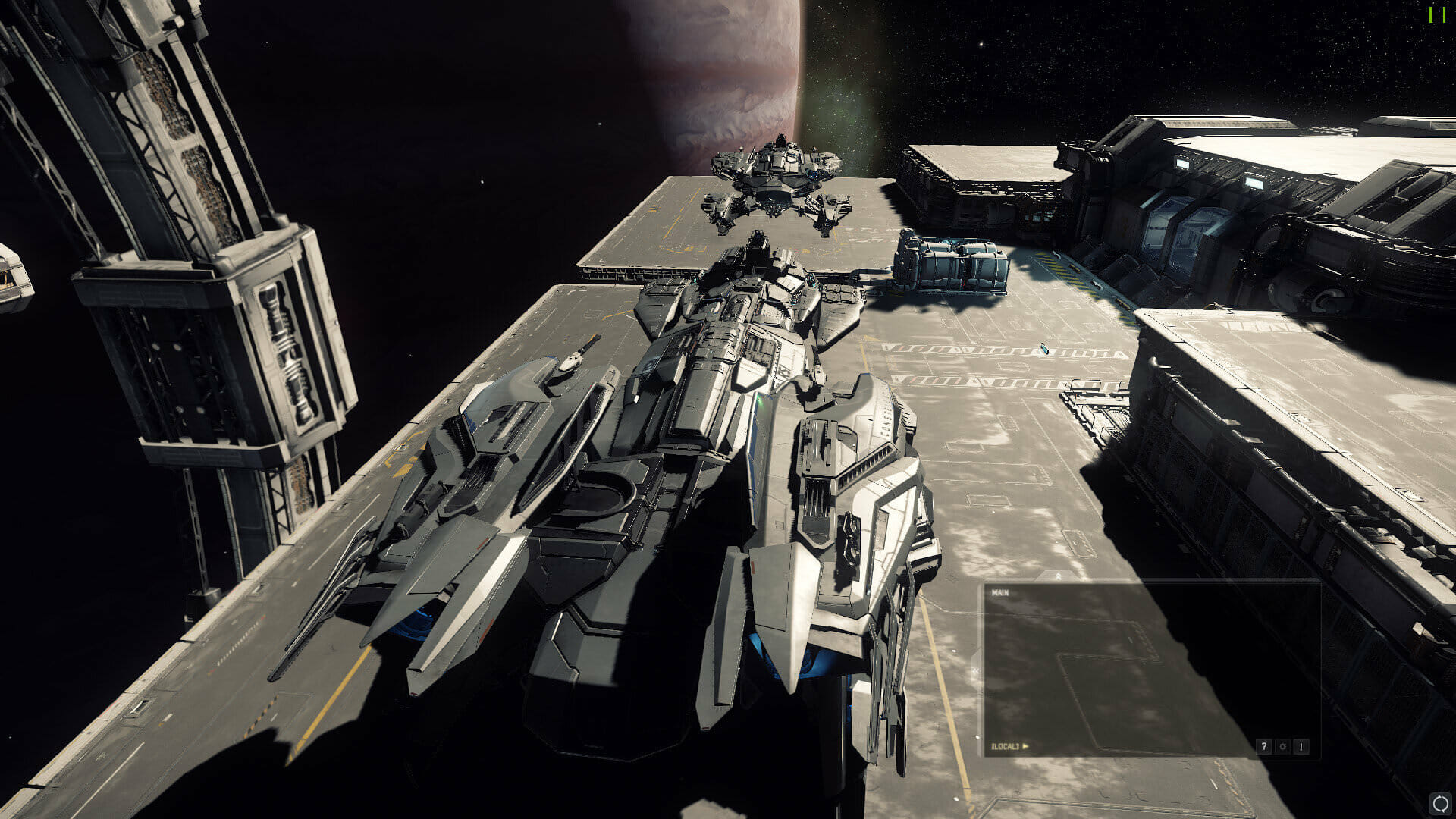Click the exclamation mark chat button
The height and width of the screenshot is (819, 1456).
click(1301, 747)
